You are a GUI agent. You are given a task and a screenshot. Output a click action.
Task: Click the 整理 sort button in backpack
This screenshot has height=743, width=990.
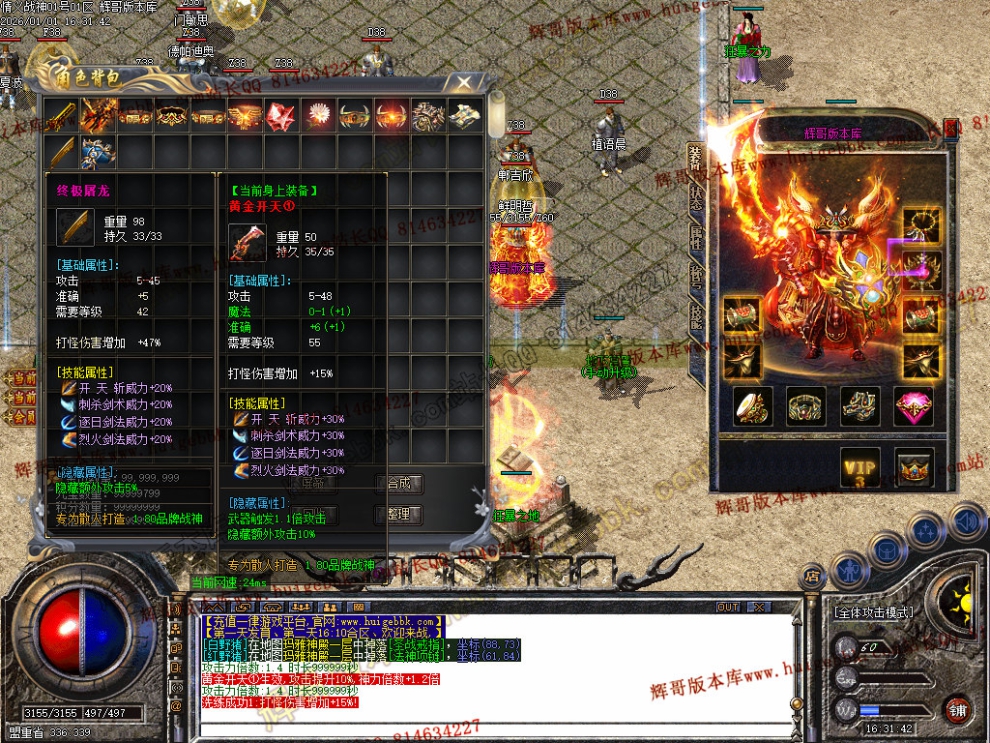(x=398, y=514)
